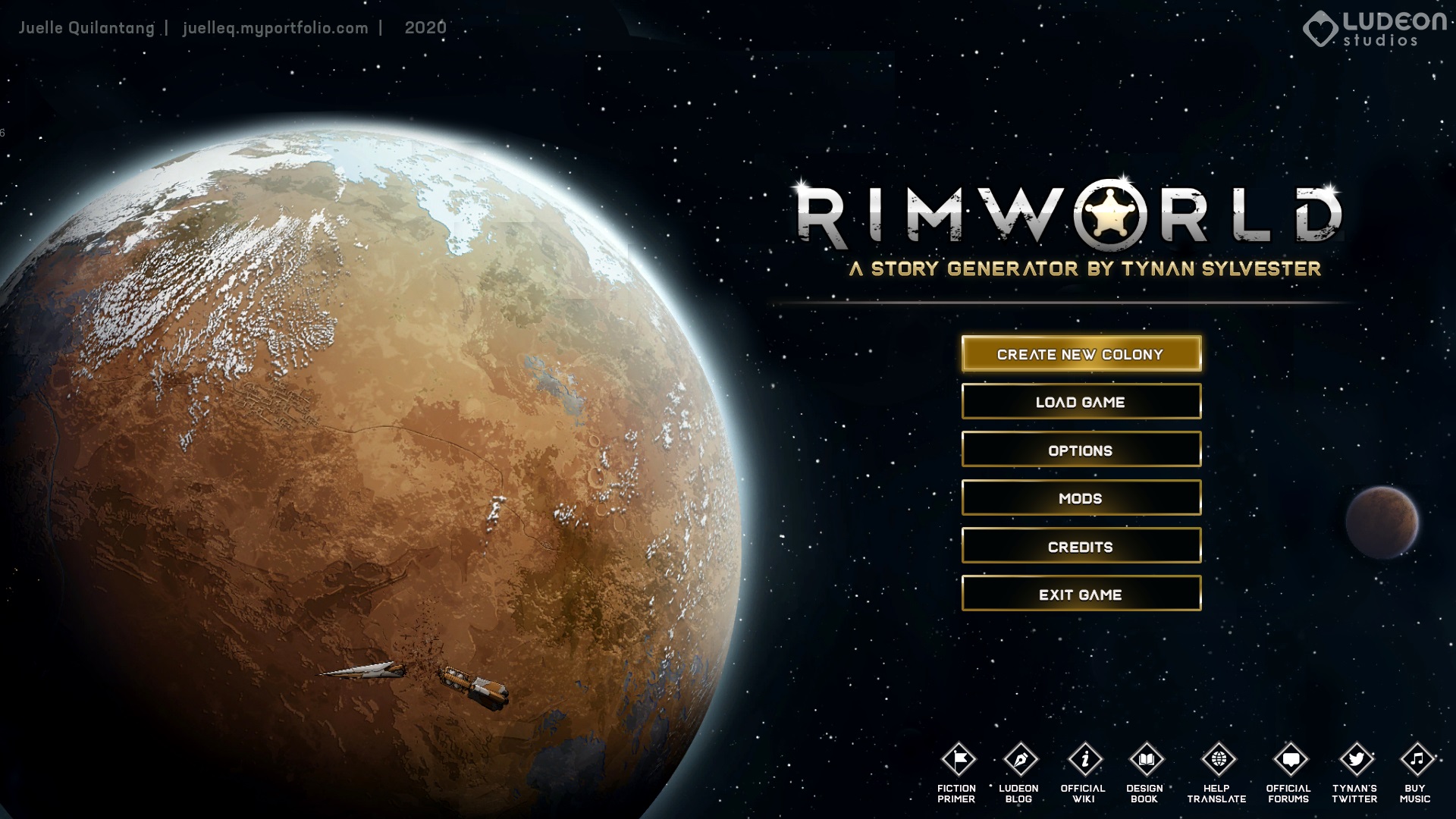The width and height of the screenshot is (1456, 819).
Task: Visit the Ludeon Blog link
Action: point(1020,760)
